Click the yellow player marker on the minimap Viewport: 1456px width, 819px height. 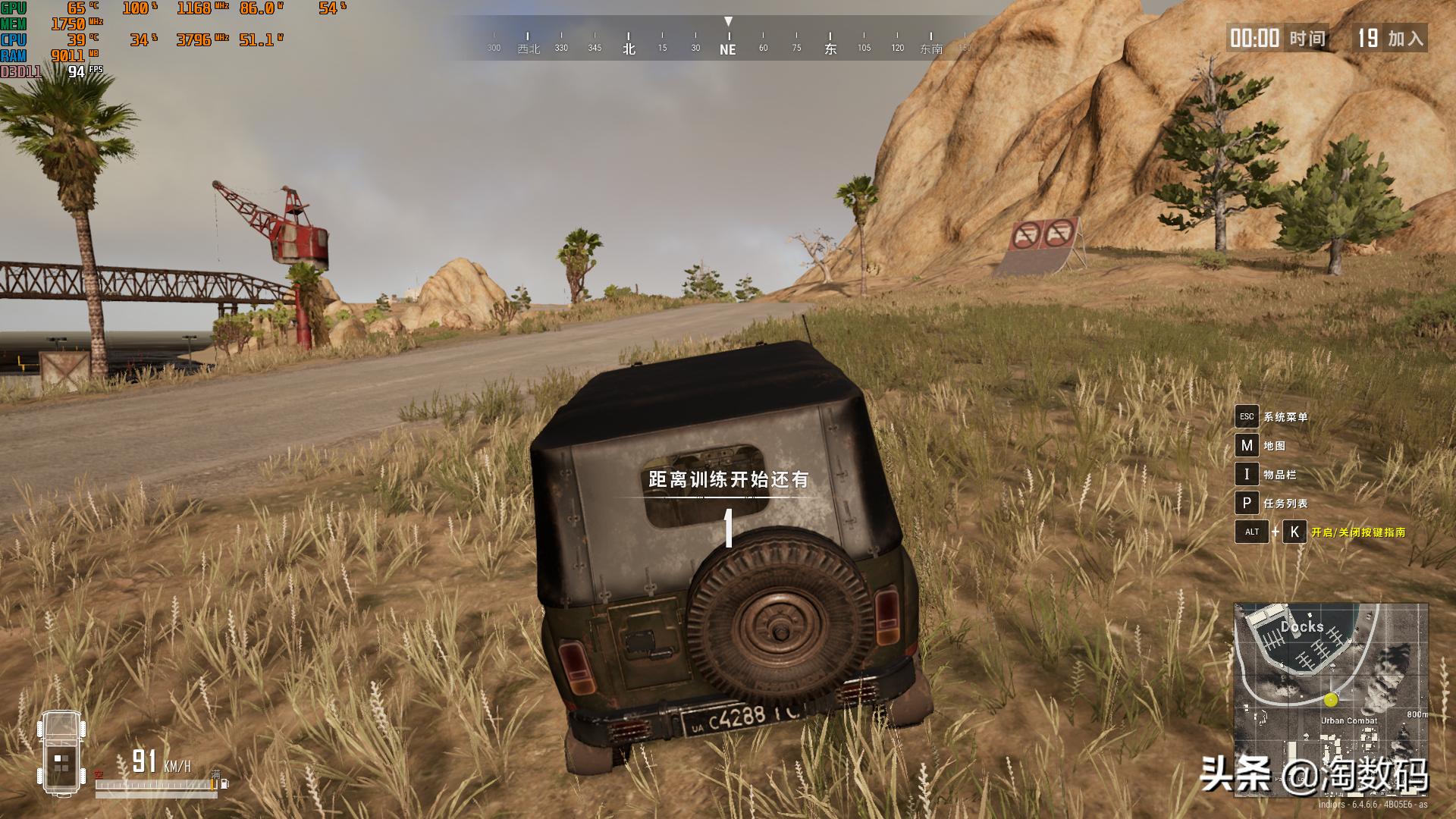click(1331, 699)
